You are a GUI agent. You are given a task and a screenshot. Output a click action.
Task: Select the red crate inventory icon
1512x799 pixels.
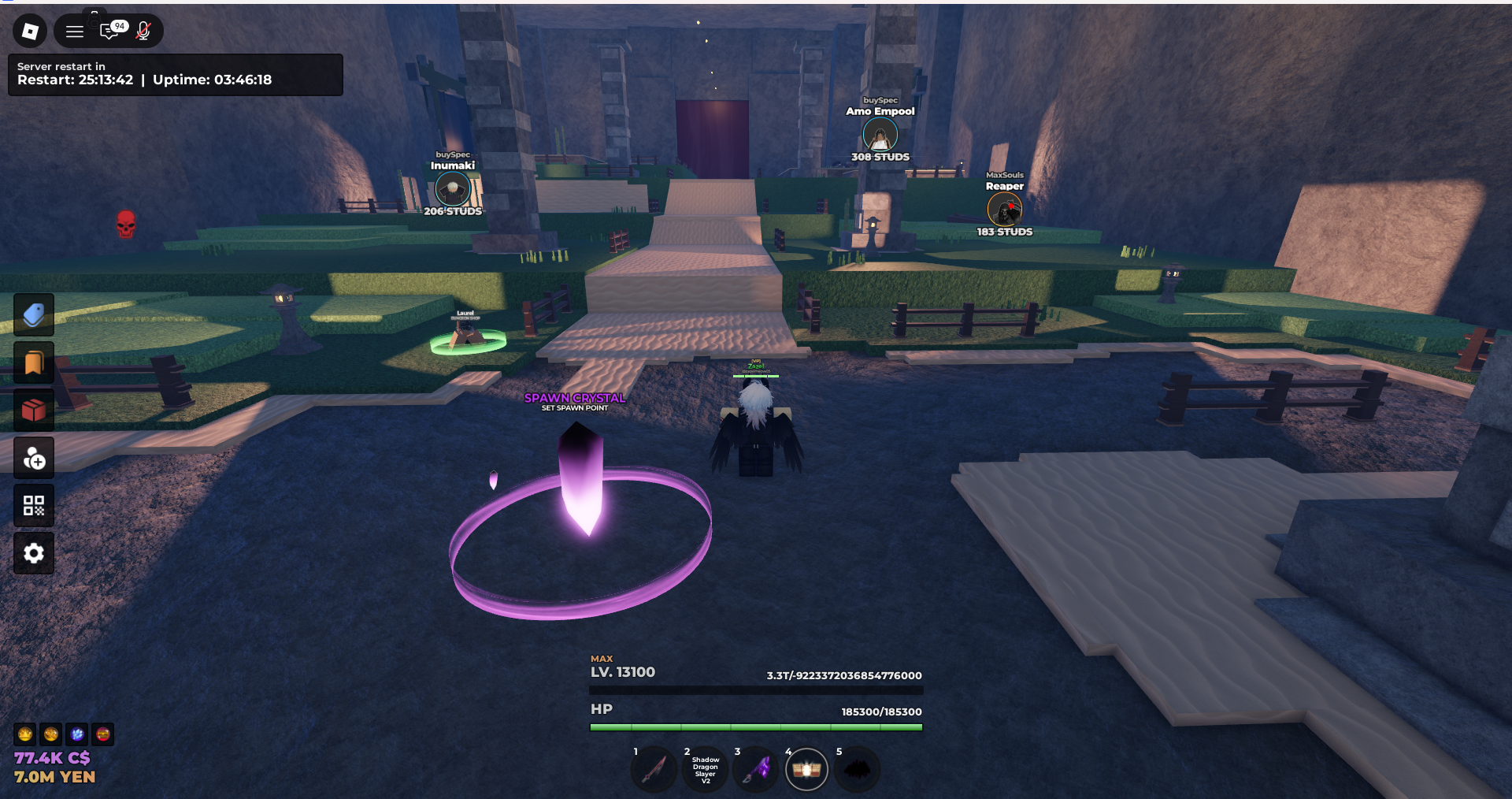coord(33,409)
